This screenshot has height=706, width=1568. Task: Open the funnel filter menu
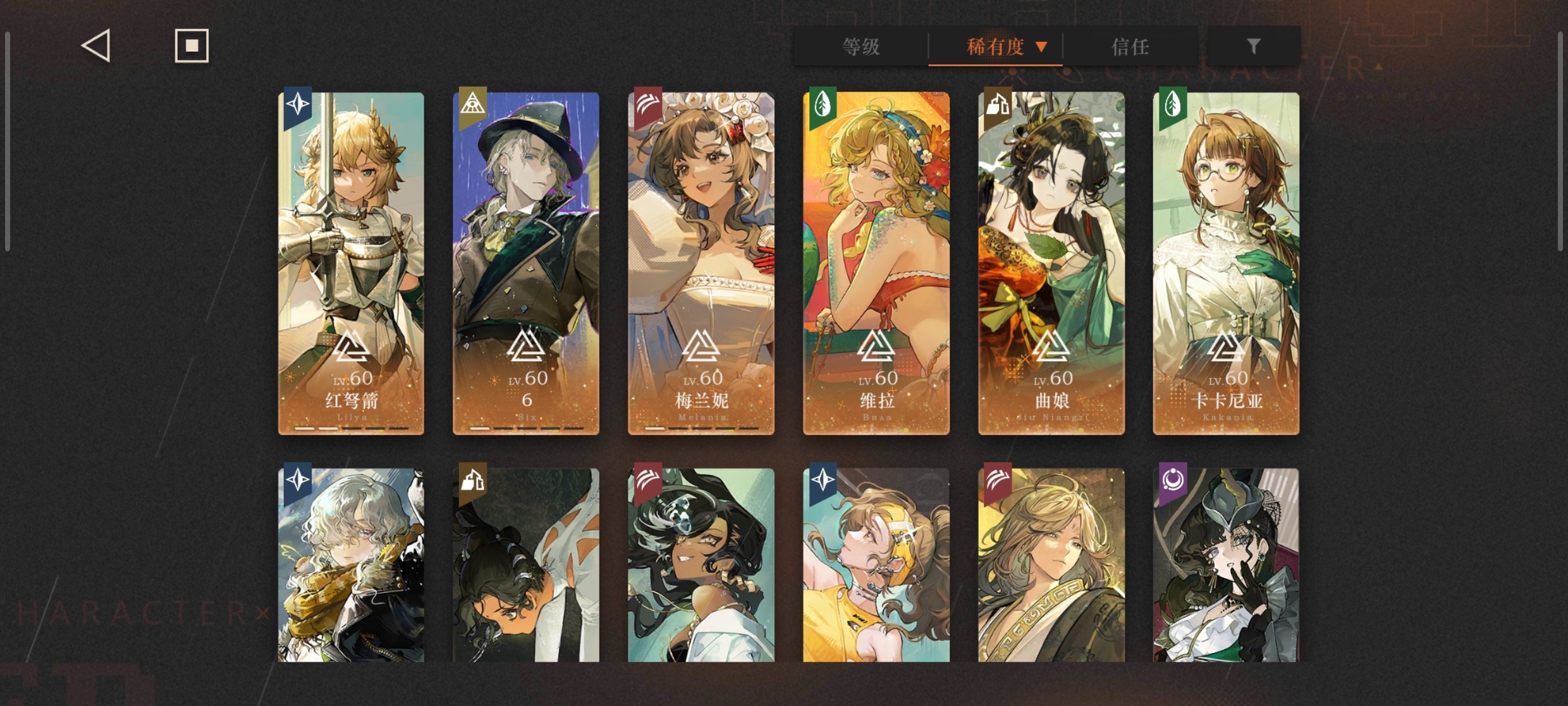[1253, 46]
